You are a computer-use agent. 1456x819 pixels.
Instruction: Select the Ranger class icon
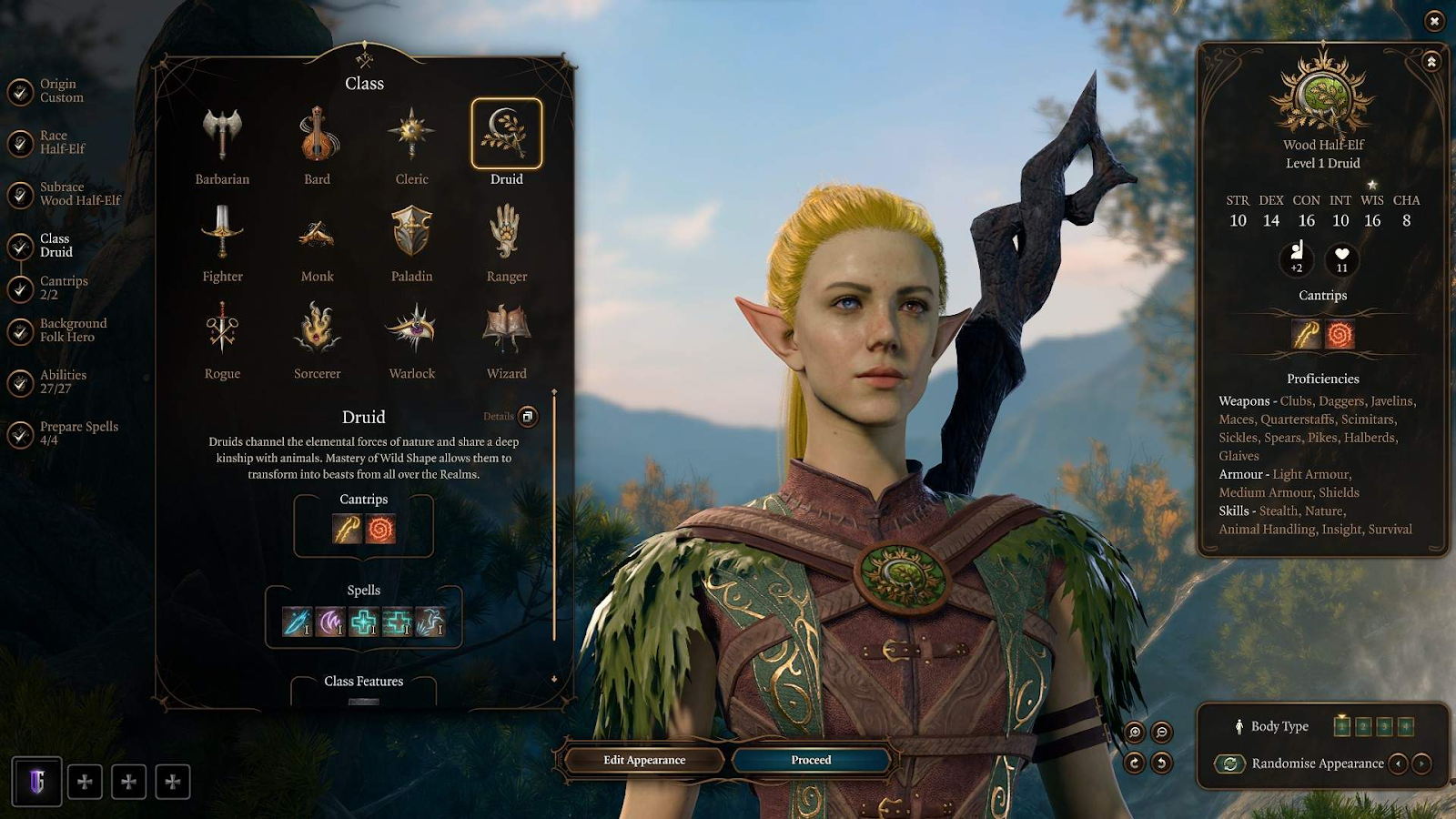(x=506, y=232)
